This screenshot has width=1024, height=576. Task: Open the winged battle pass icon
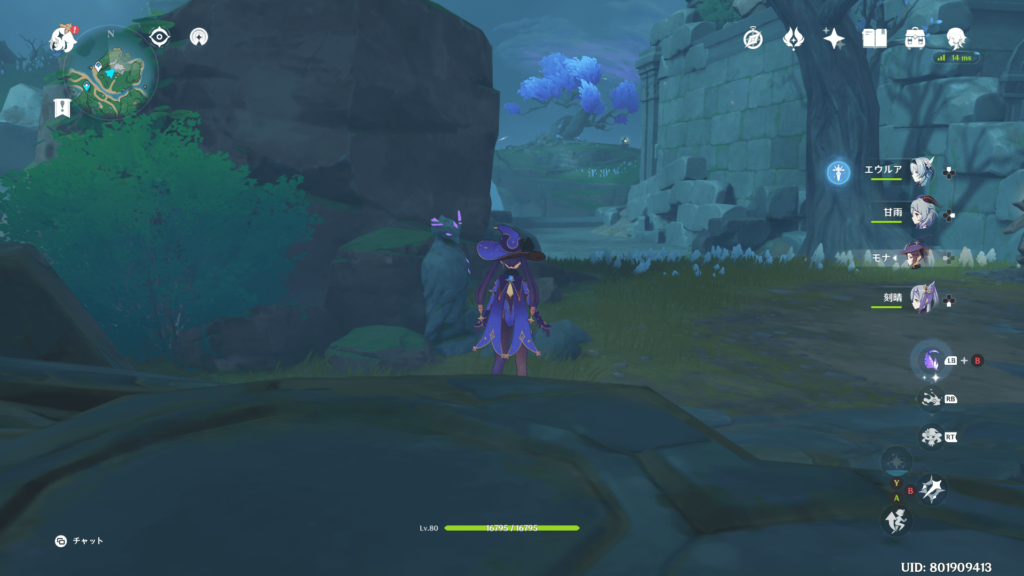pyautogui.click(x=794, y=38)
